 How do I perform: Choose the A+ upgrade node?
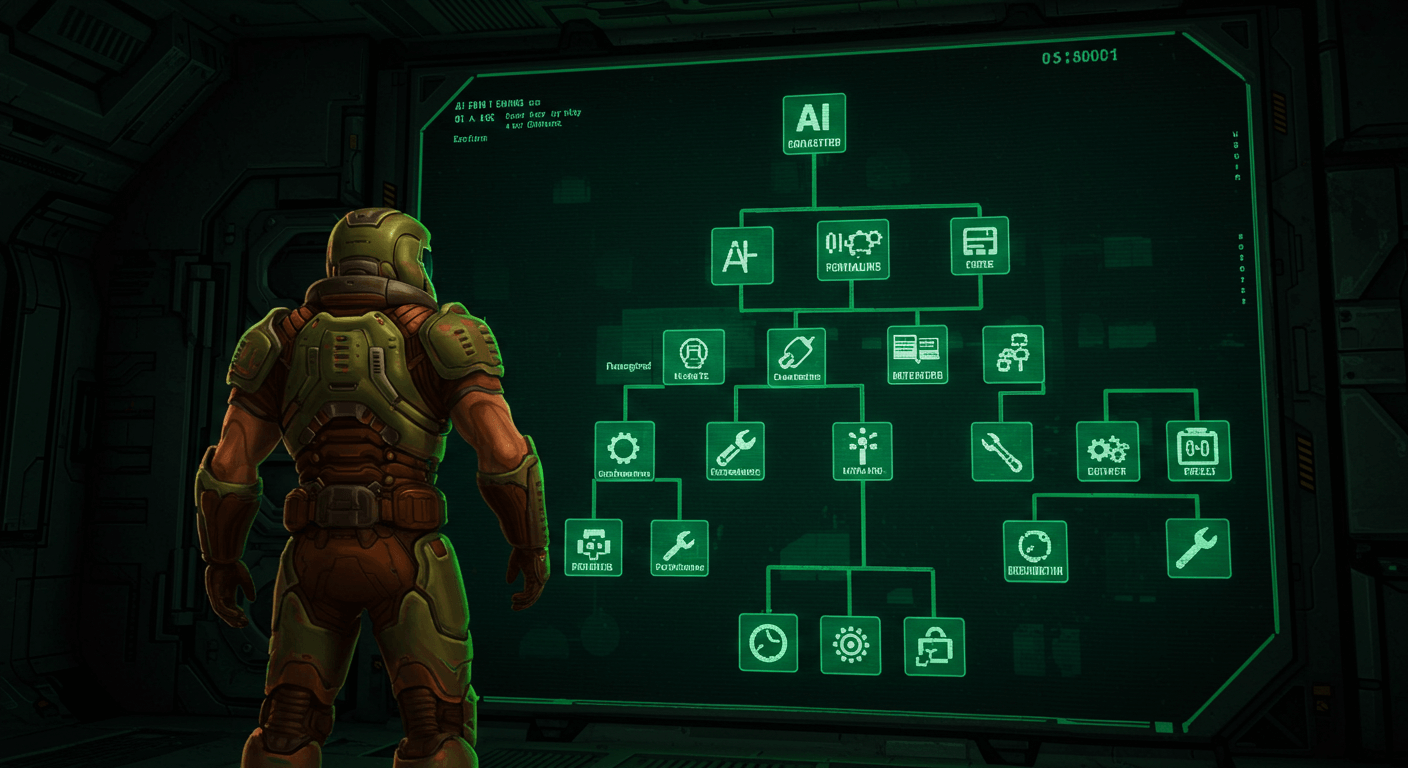(x=741, y=255)
